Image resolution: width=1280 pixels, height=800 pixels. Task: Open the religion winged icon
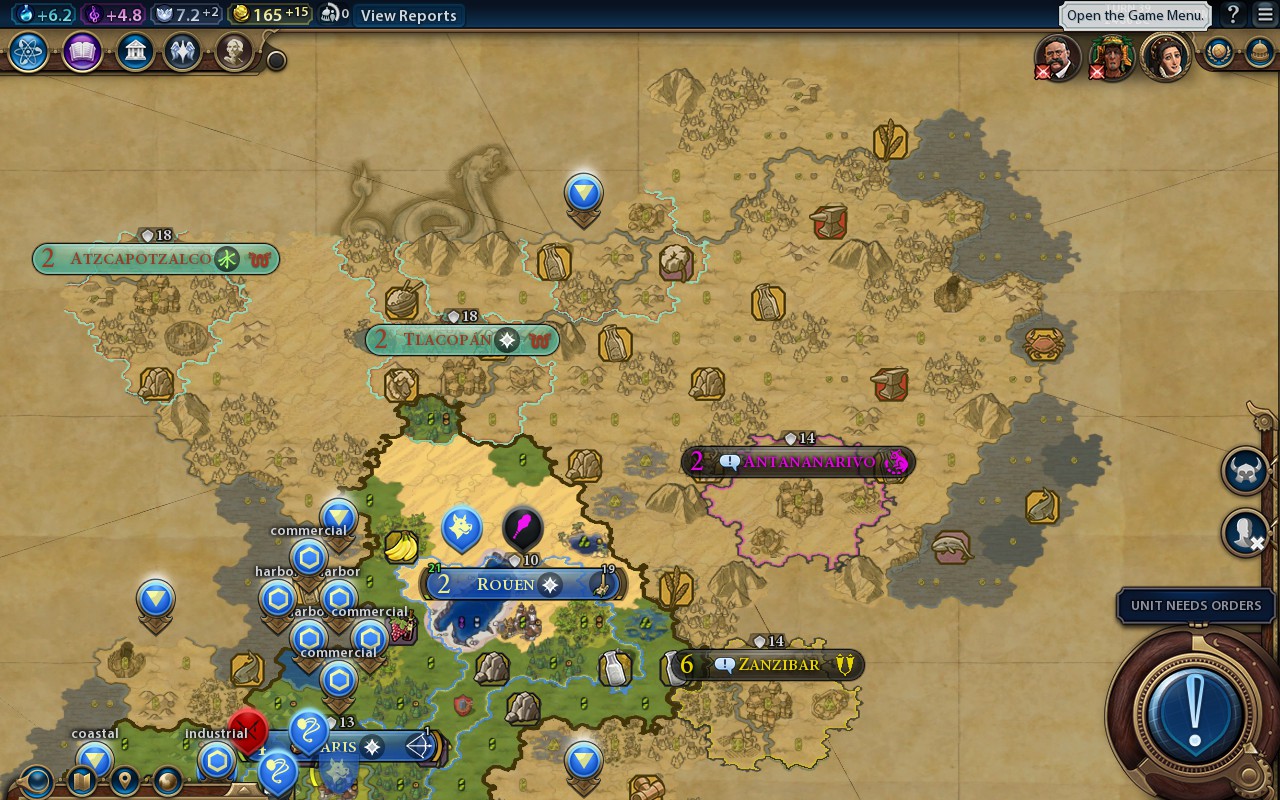[x=183, y=52]
